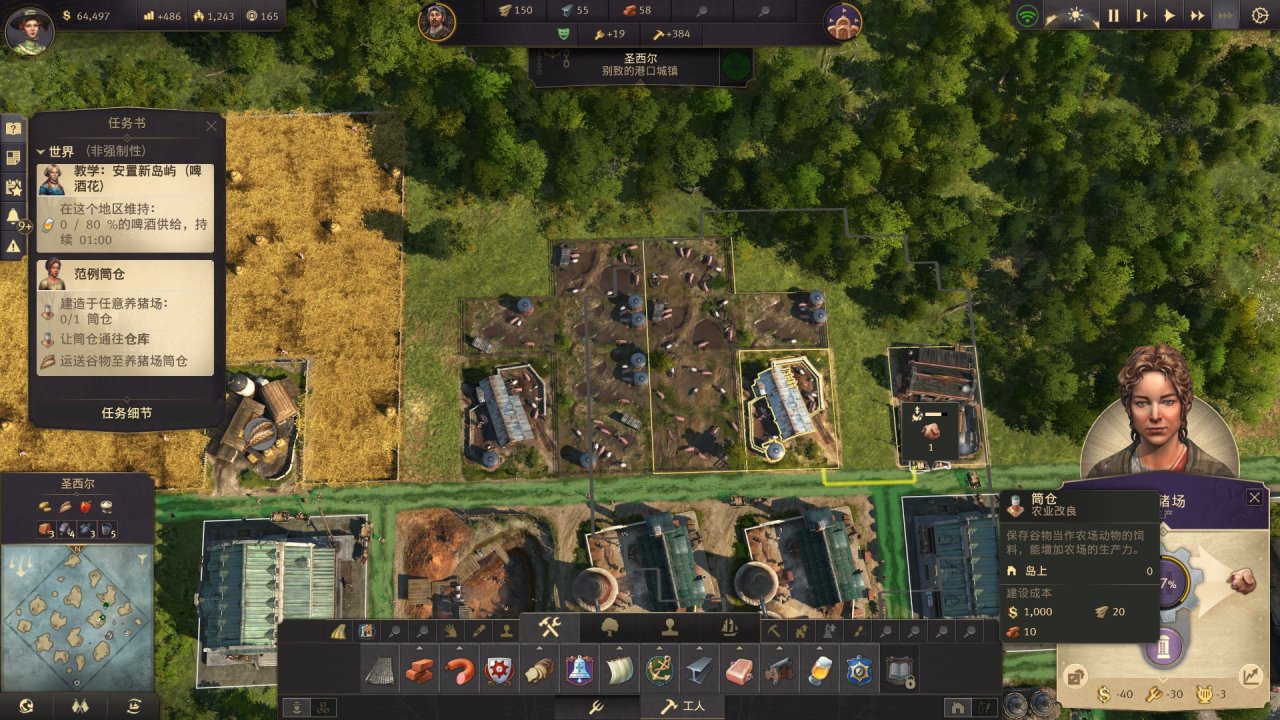Switch to the ship construction tab

(729, 628)
